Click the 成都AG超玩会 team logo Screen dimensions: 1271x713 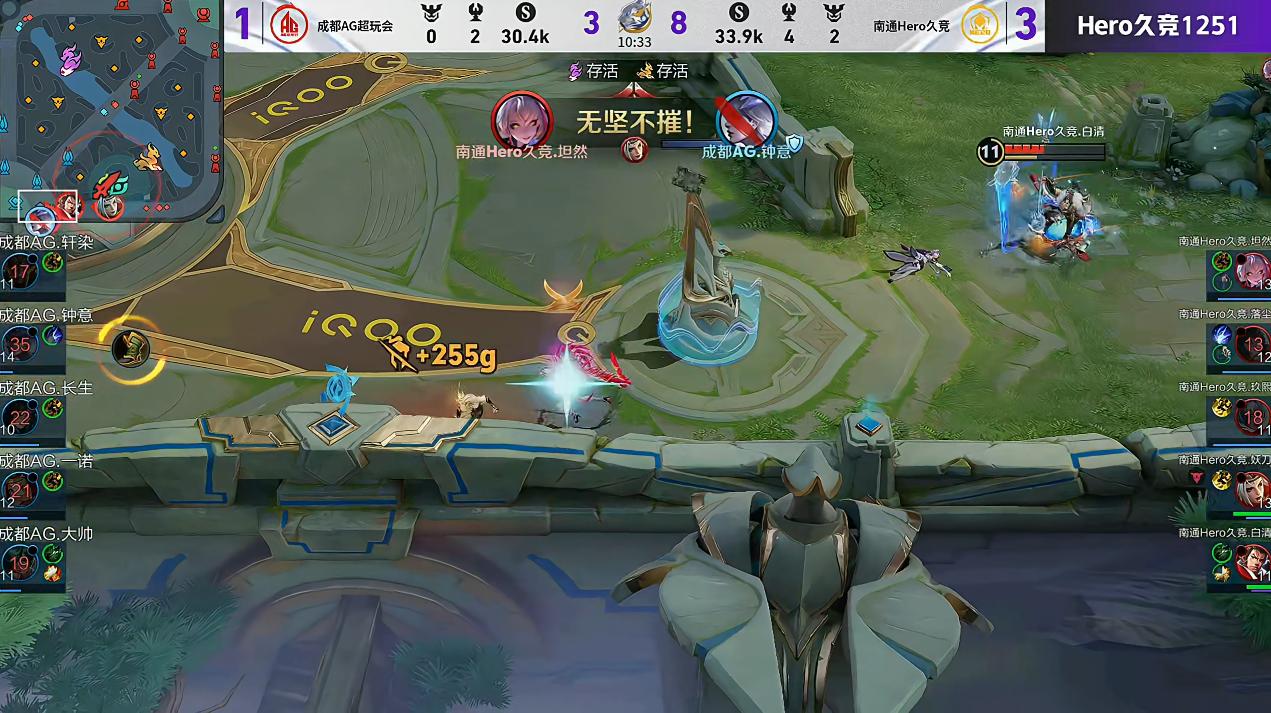(x=289, y=25)
